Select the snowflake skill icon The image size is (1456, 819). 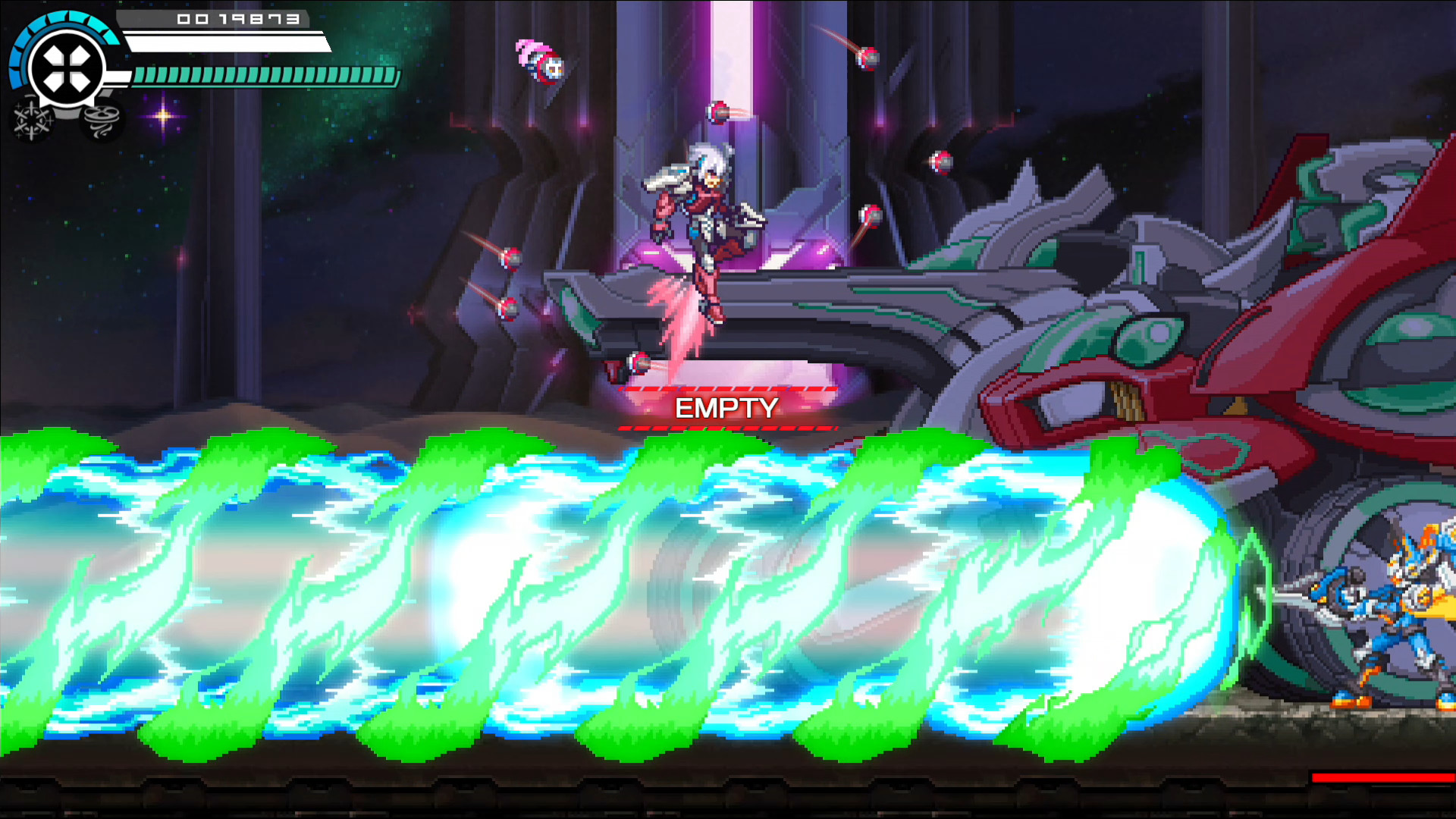click(x=32, y=118)
